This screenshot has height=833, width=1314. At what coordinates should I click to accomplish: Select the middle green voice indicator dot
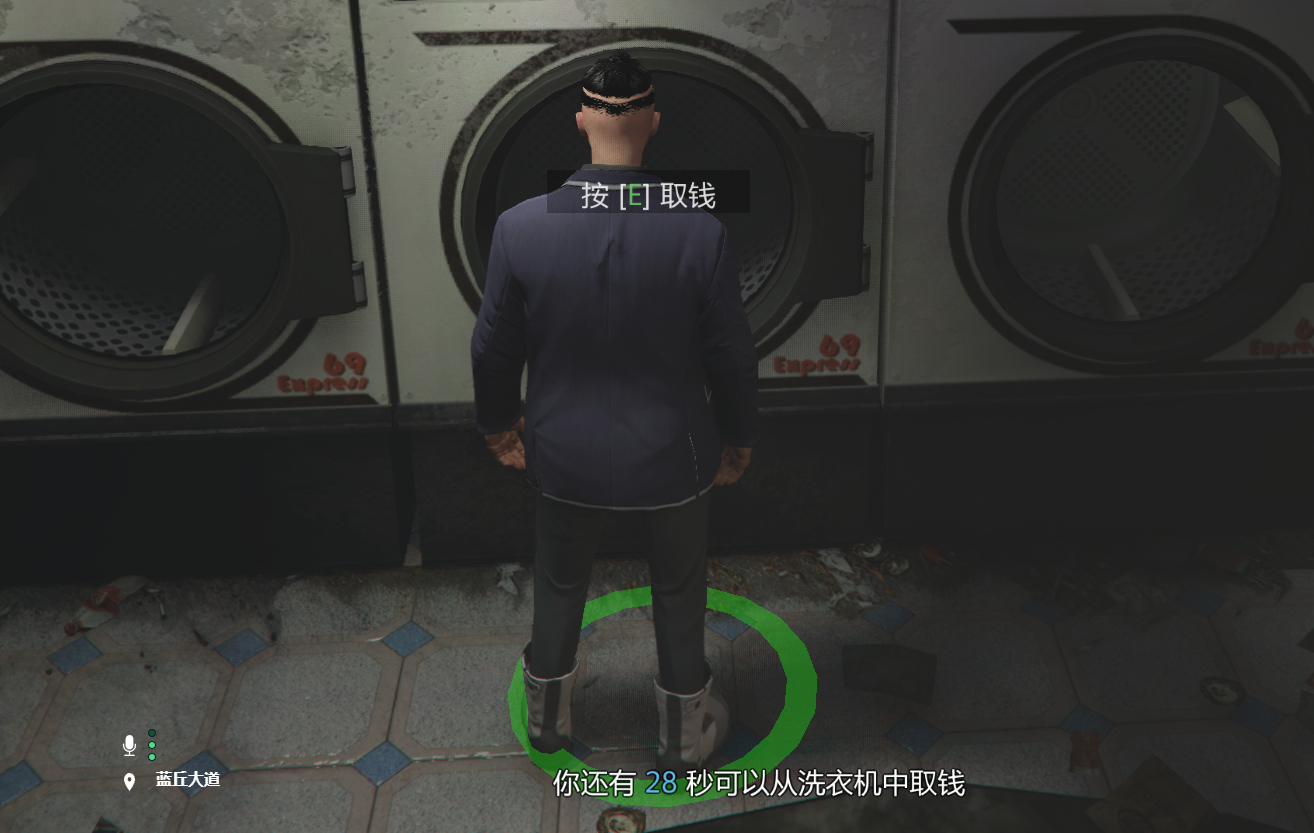coord(151,745)
